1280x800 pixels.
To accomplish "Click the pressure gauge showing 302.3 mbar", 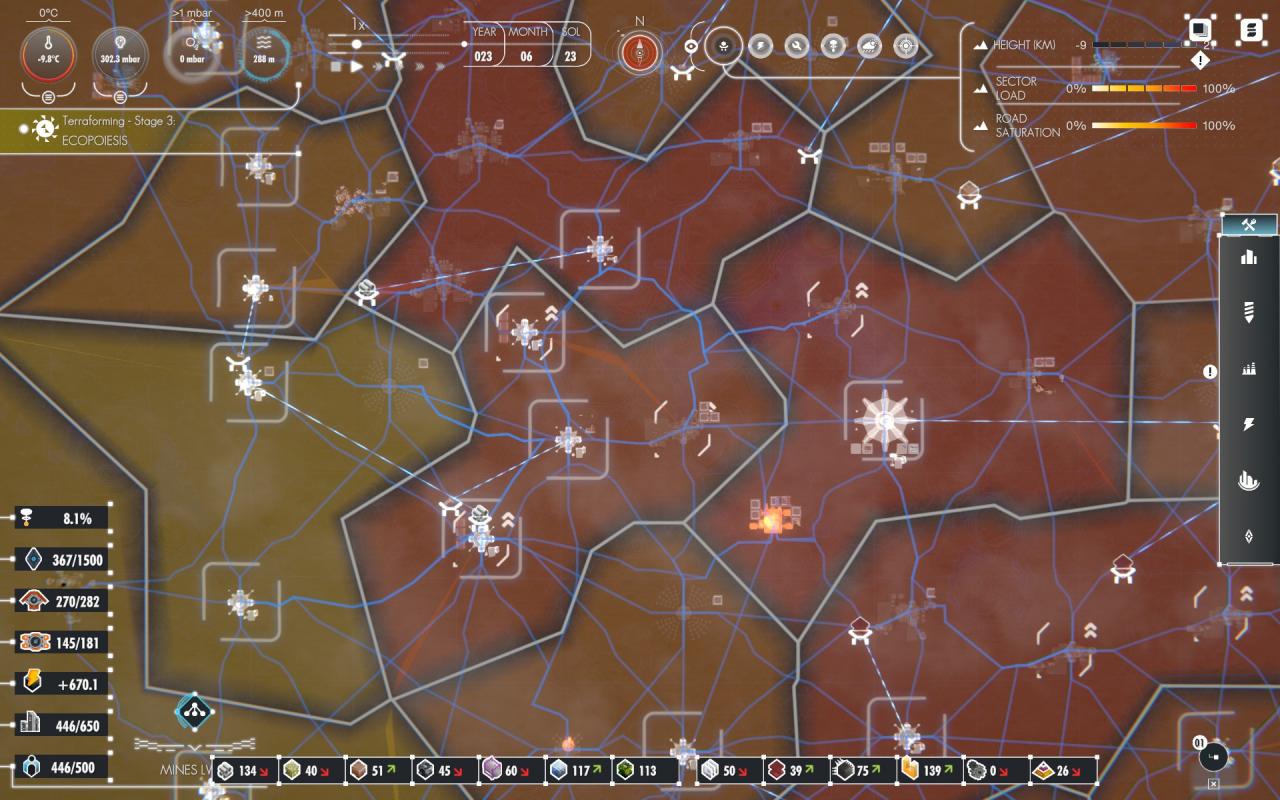I will coord(120,53).
